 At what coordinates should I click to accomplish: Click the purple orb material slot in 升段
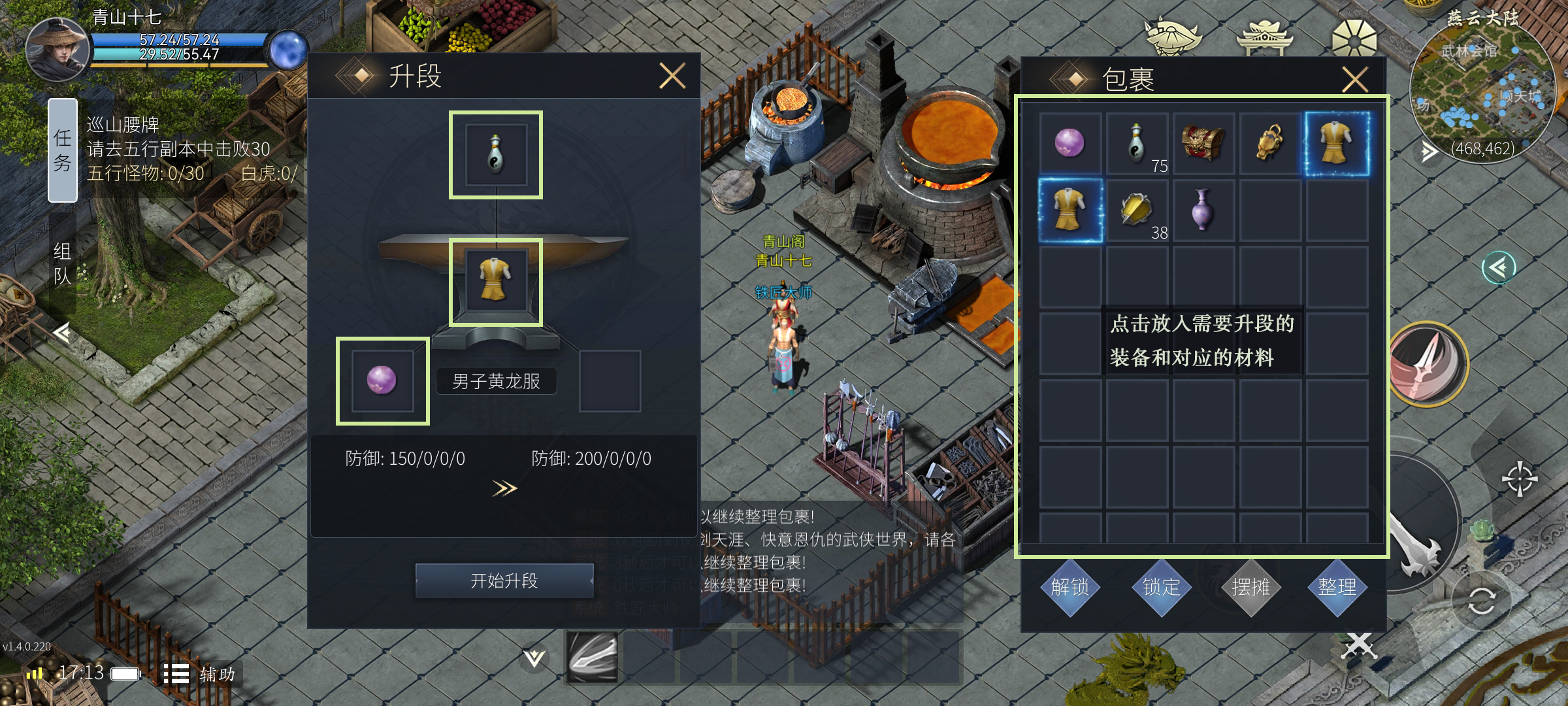382,380
